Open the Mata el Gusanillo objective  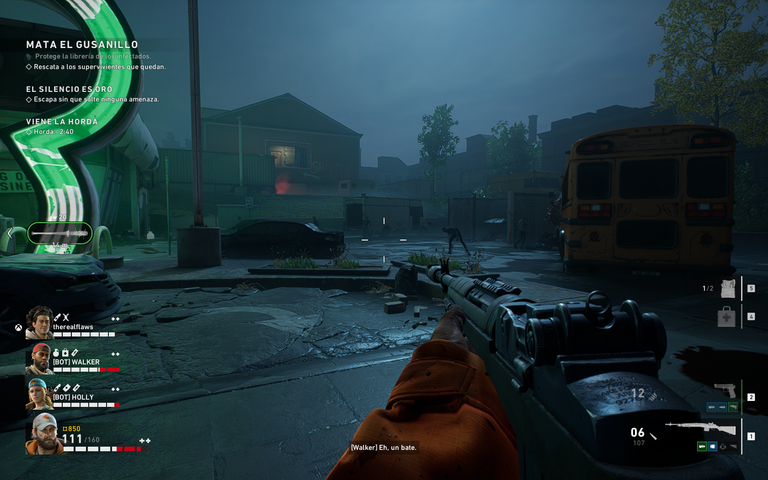coord(82,45)
